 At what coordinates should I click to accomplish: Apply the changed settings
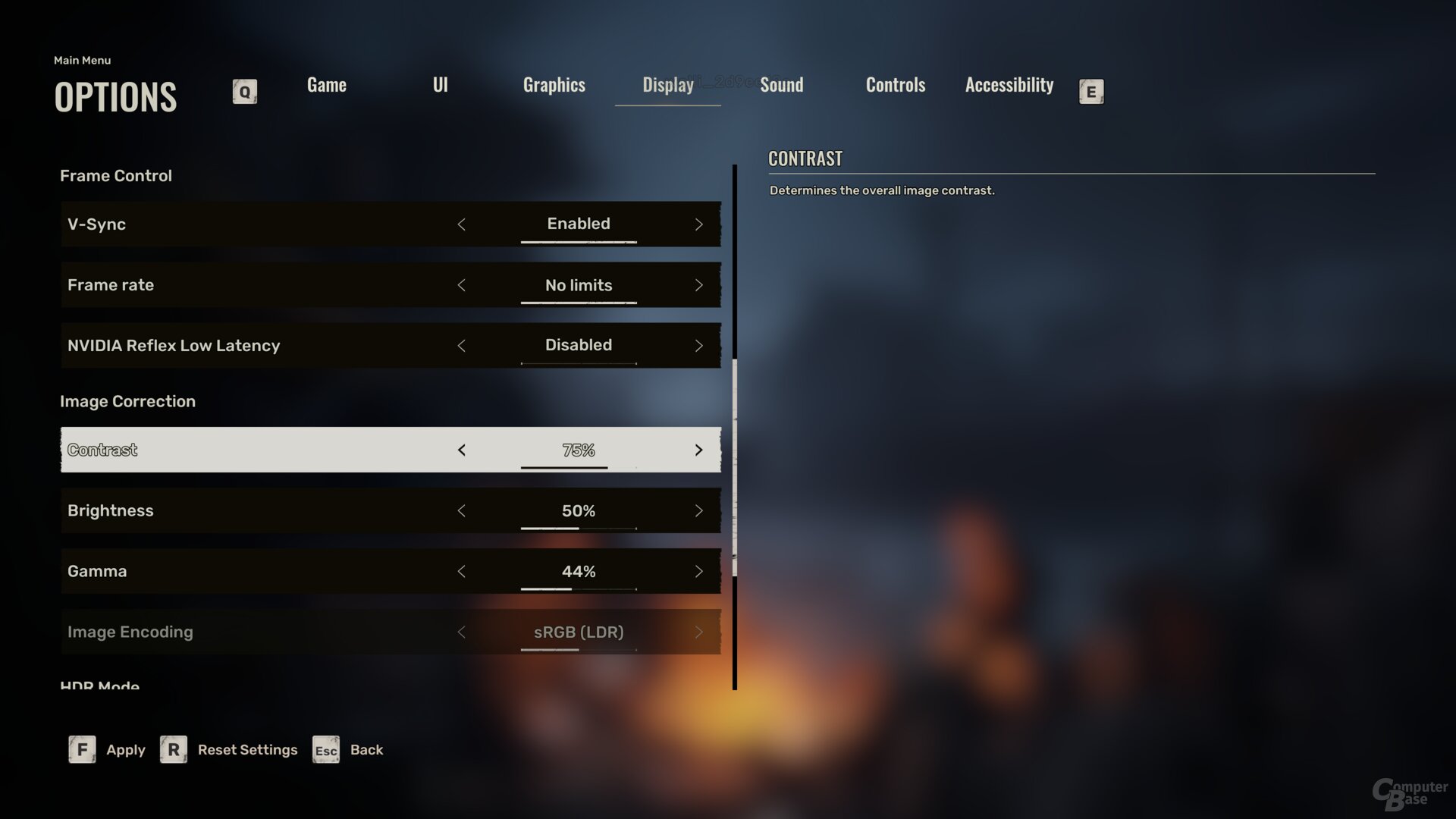(x=107, y=750)
